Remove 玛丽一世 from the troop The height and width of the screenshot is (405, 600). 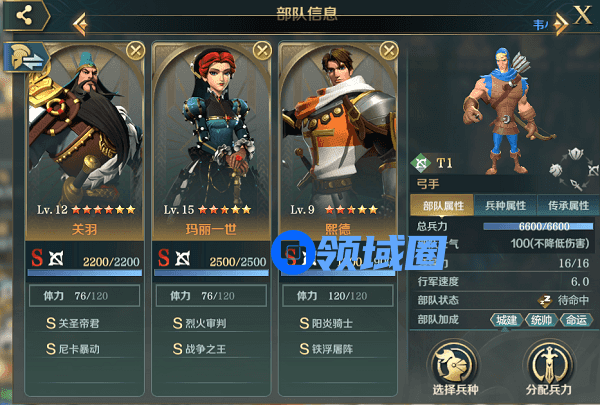tap(262, 50)
